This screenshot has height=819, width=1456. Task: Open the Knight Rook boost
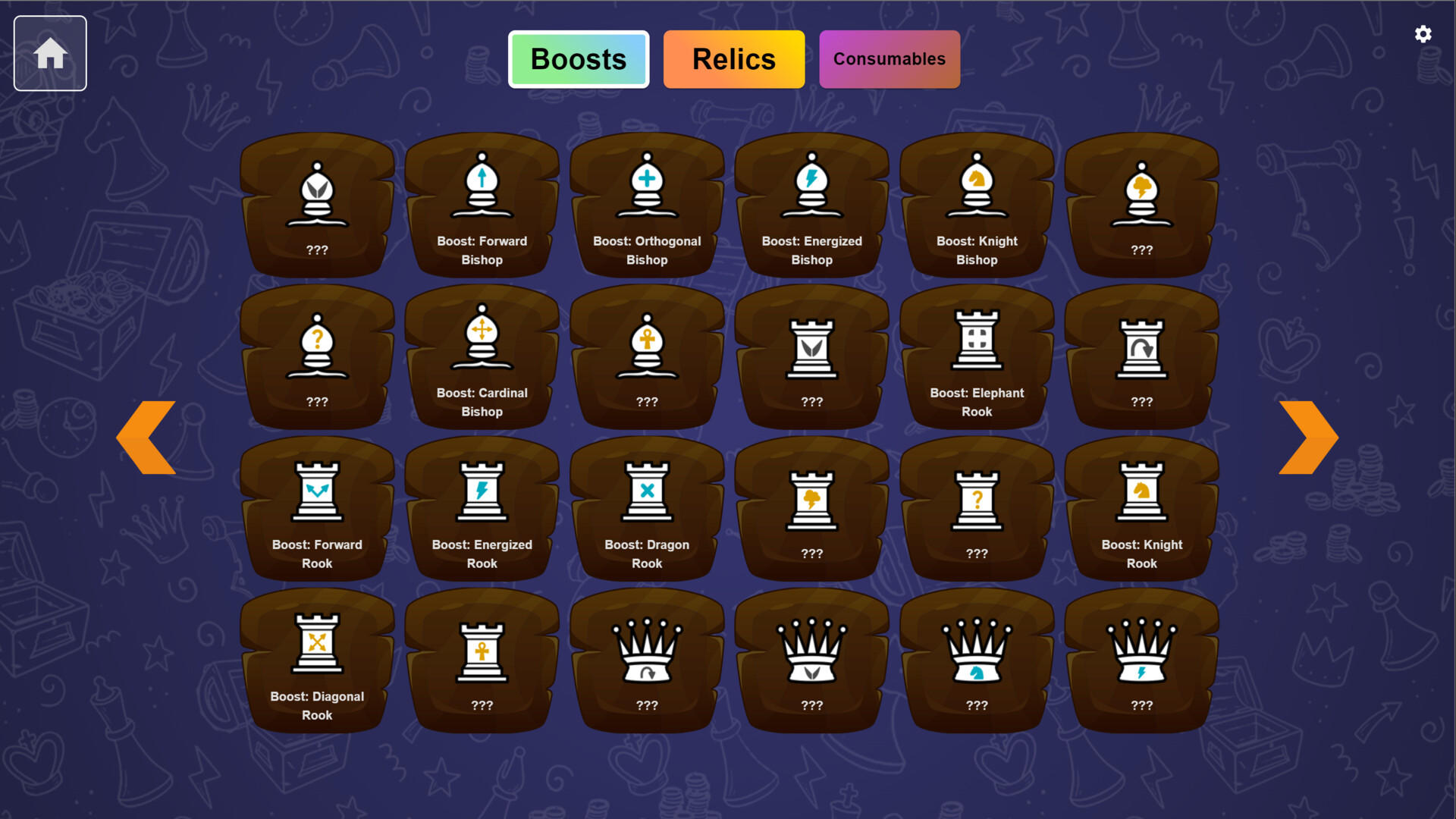[x=1141, y=508]
